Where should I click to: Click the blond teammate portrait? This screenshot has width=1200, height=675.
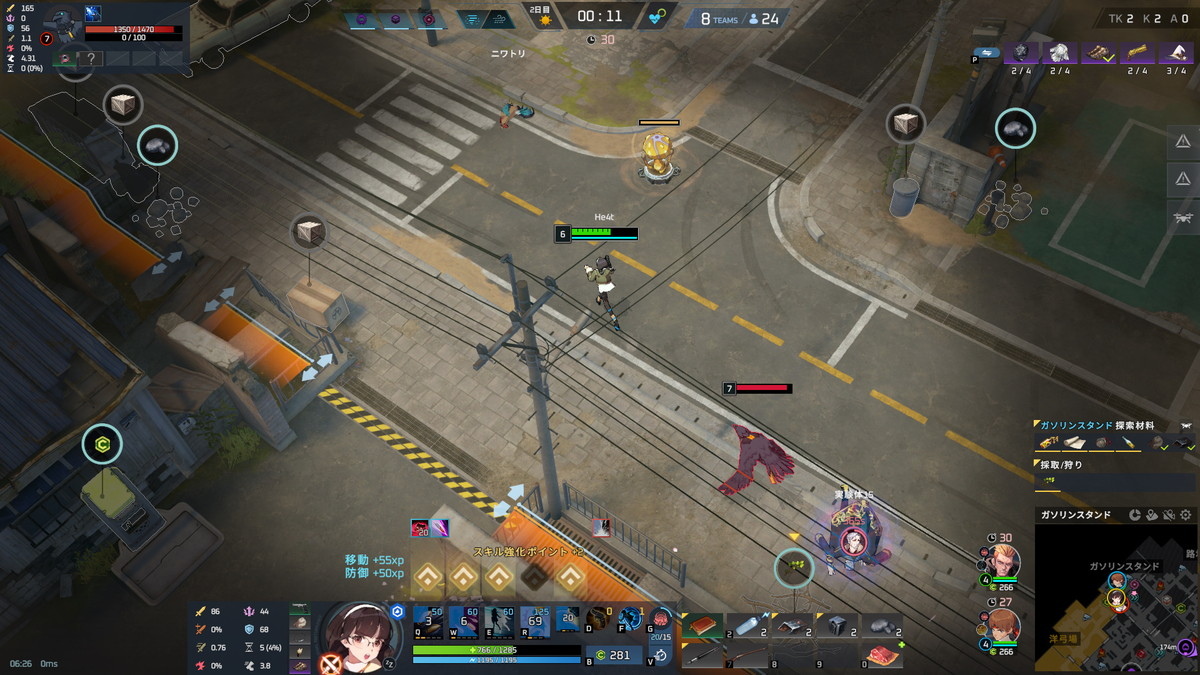tap(1003, 560)
